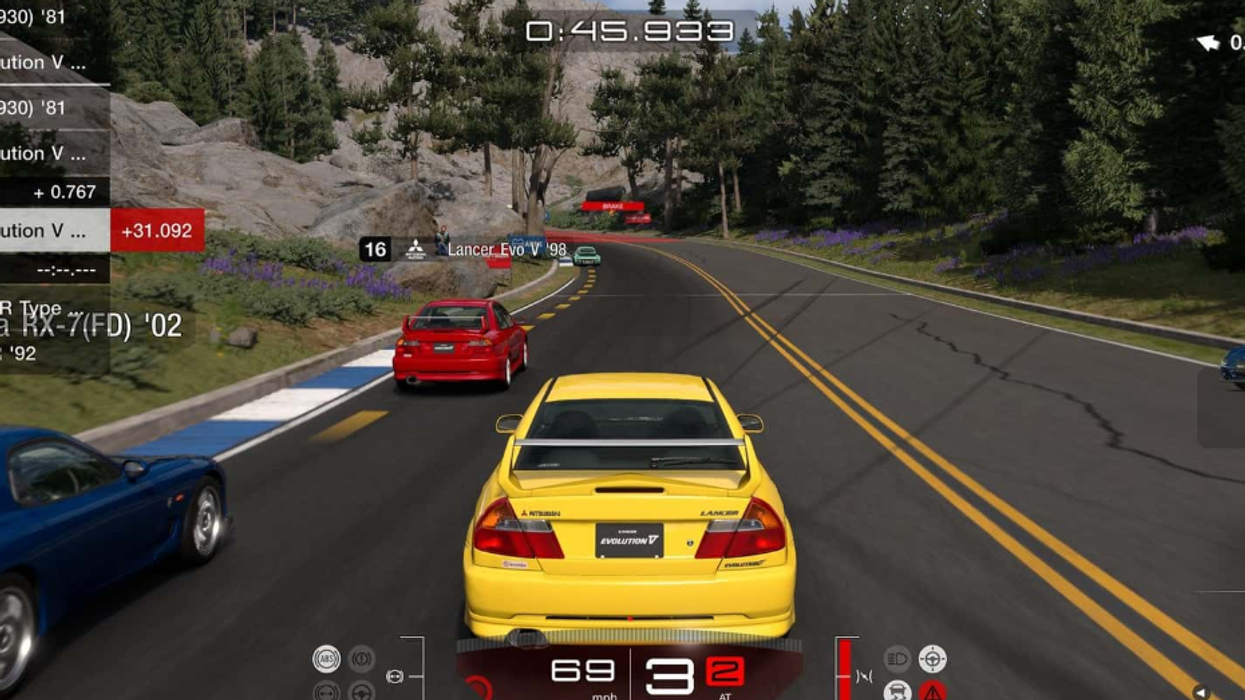Select the highlighted white leaderboard row
Screen dimensions: 1245x700
pos(55,230)
